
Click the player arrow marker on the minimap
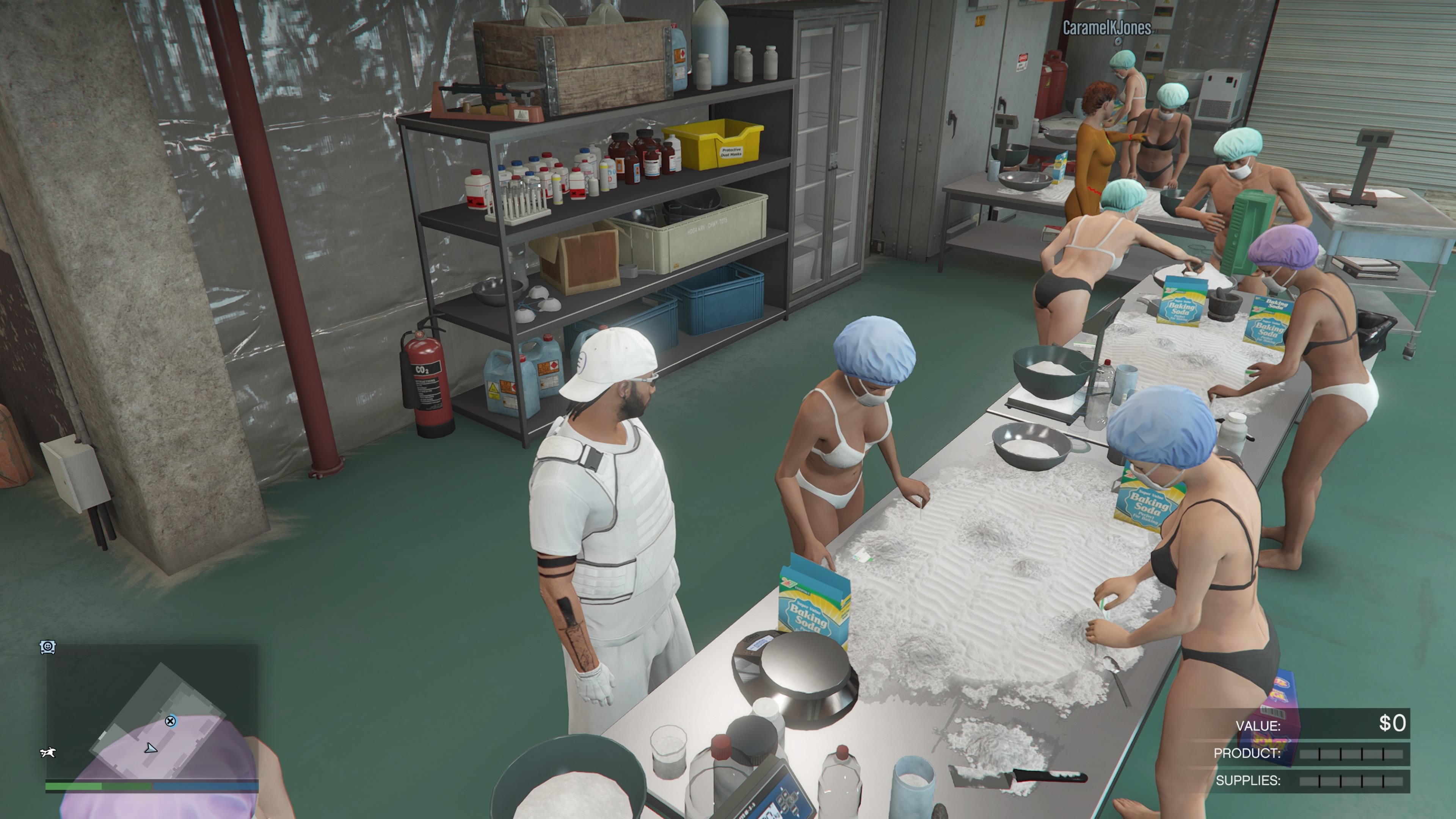(x=151, y=748)
